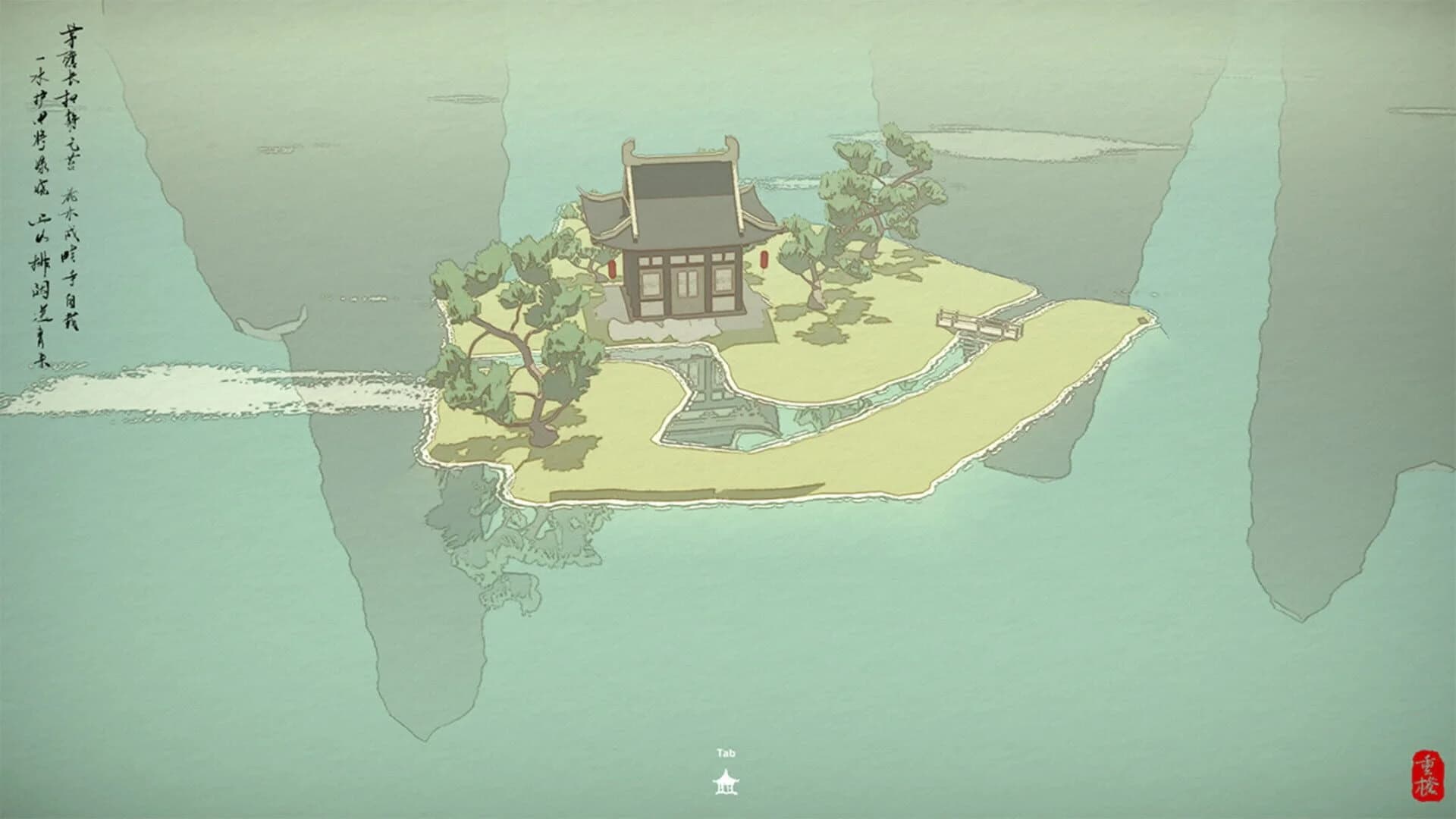This screenshot has height=819, width=1456.
Task: Click the left red lantern beside the temple
Action: [x=613, y=269]
